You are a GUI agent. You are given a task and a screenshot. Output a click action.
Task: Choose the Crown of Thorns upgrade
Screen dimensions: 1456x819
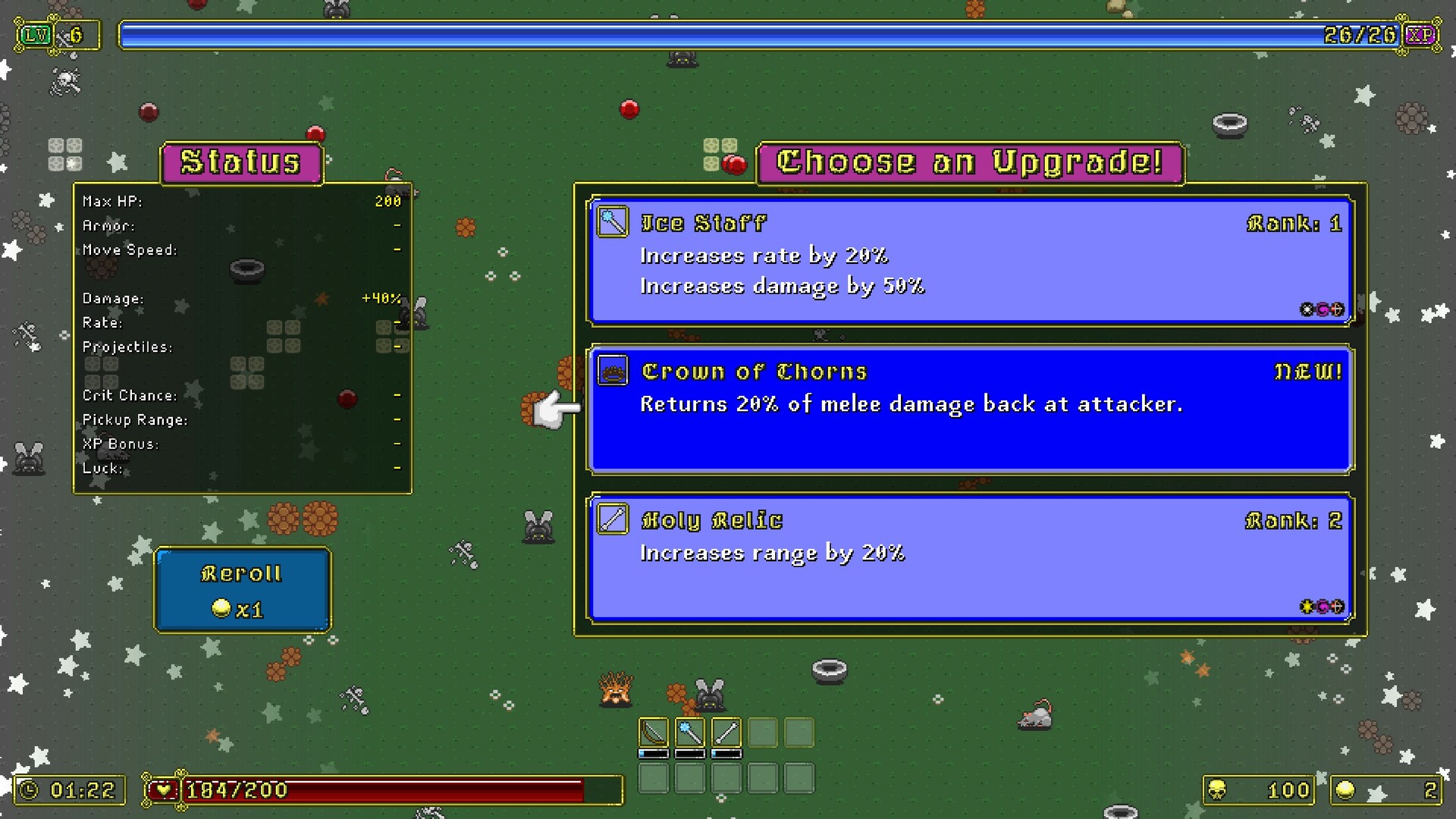click(x=969, y=409)
